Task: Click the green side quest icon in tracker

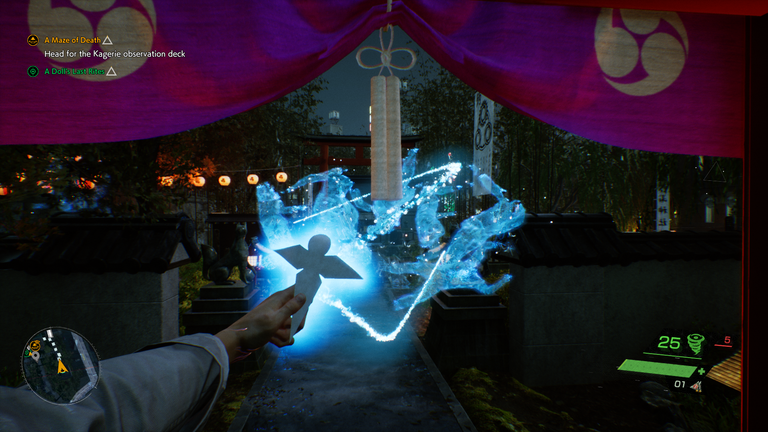Action: pyautogui.click(x=33, y=71)
